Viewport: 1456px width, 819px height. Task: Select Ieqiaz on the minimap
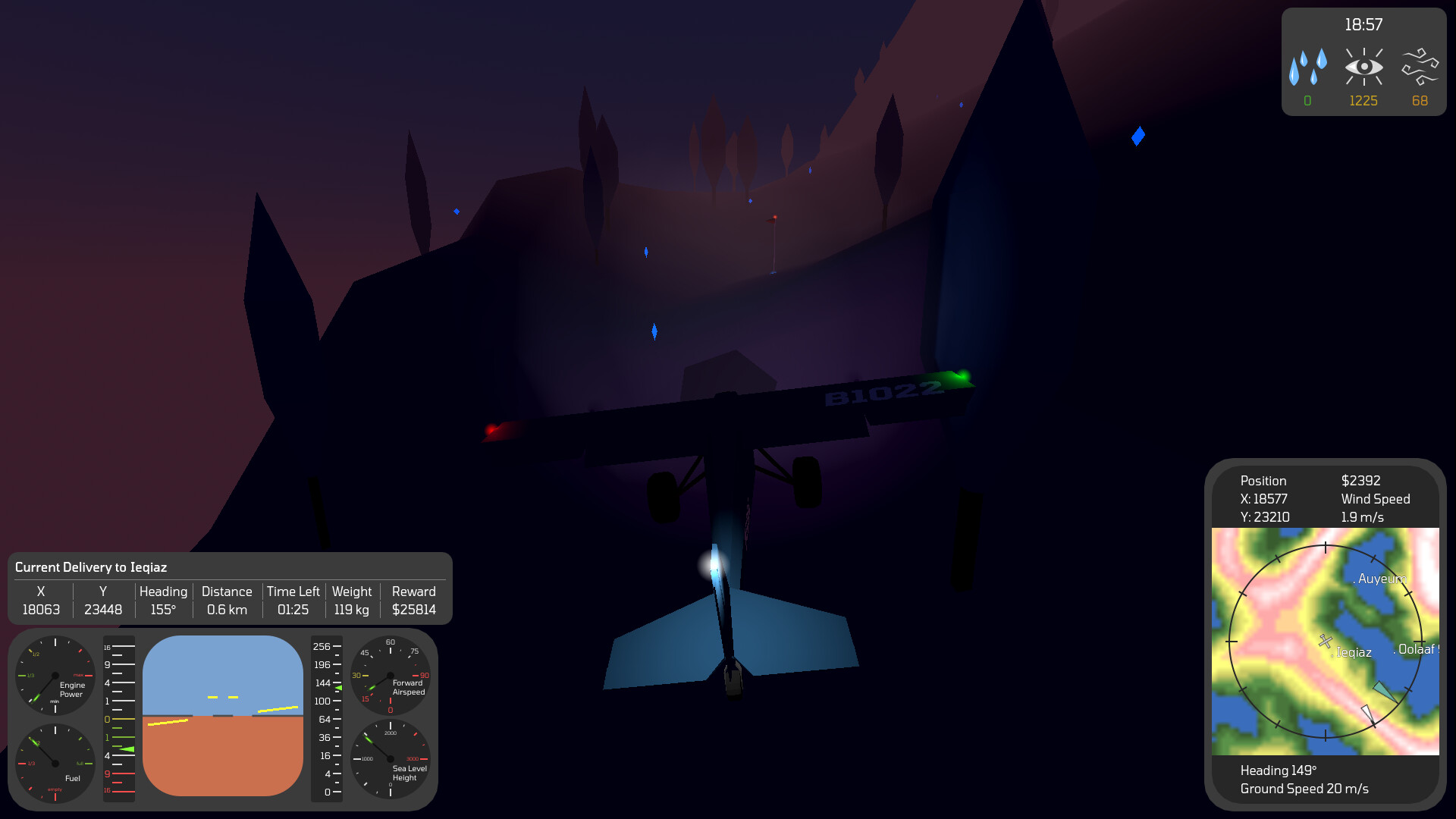(1352, 652)
